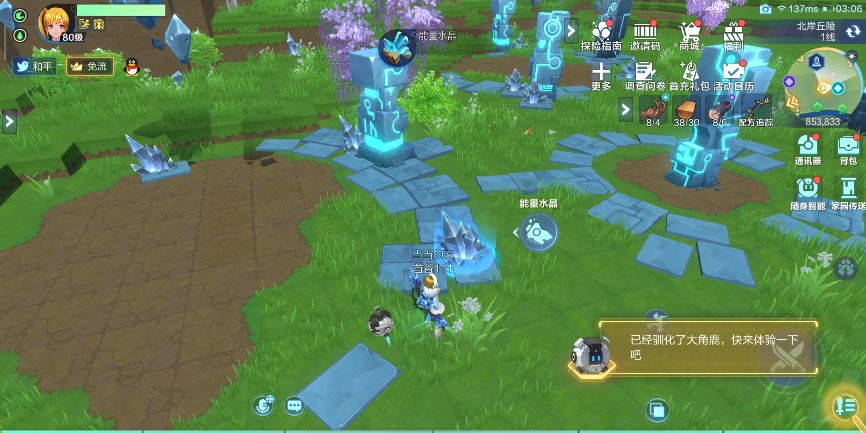866x433 pixels.
Task: Collect the 能量水晶 with the interact button
Action: pyautogui.click(x=538, y=233)
